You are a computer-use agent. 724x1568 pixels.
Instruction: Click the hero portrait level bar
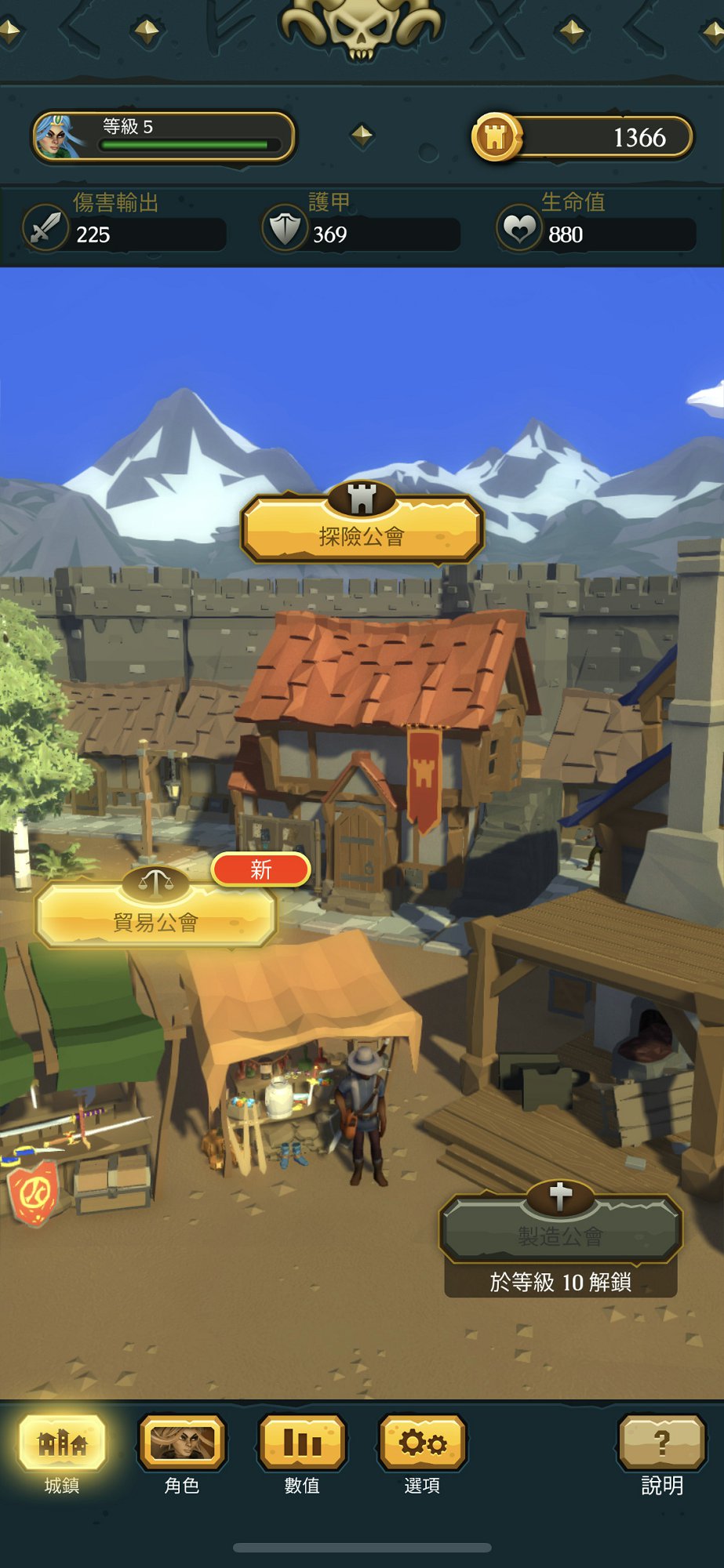click(x=163, y=136)
